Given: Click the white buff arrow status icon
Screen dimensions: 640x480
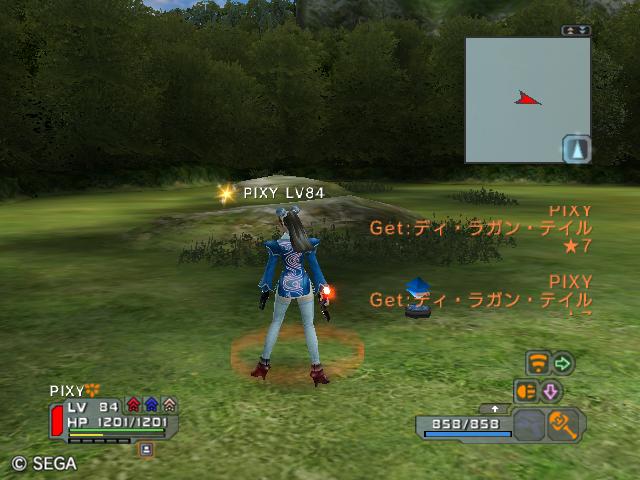Looking at the screenshot, I should coord(169,405).
